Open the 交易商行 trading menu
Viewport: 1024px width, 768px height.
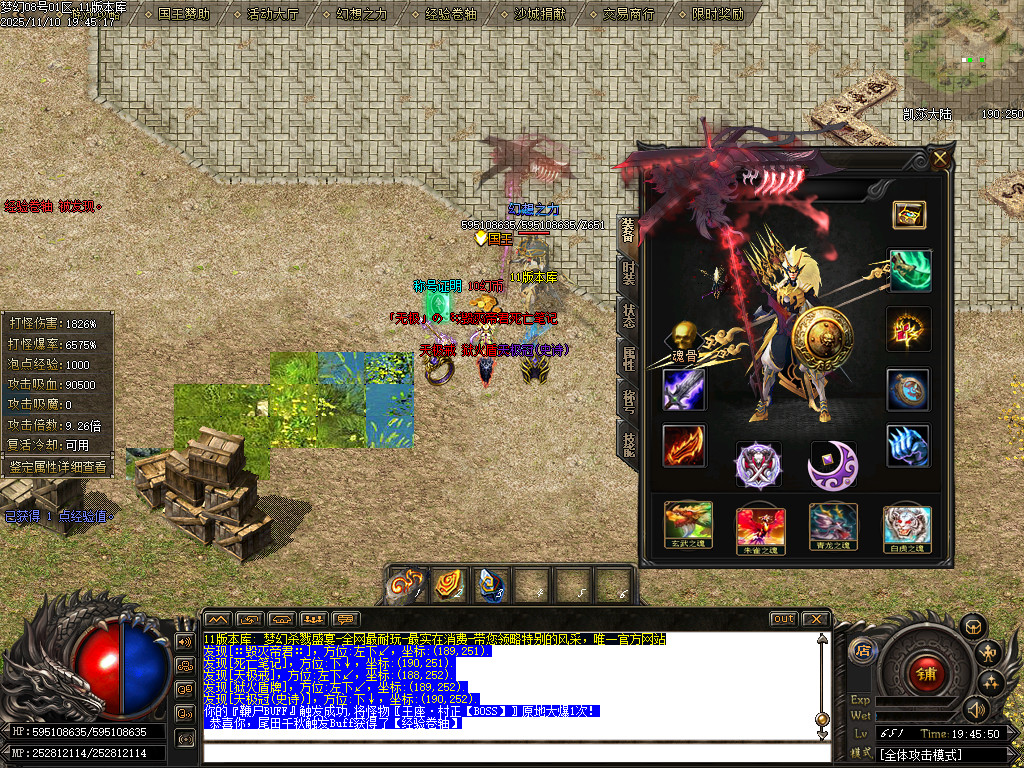[628, 14]
